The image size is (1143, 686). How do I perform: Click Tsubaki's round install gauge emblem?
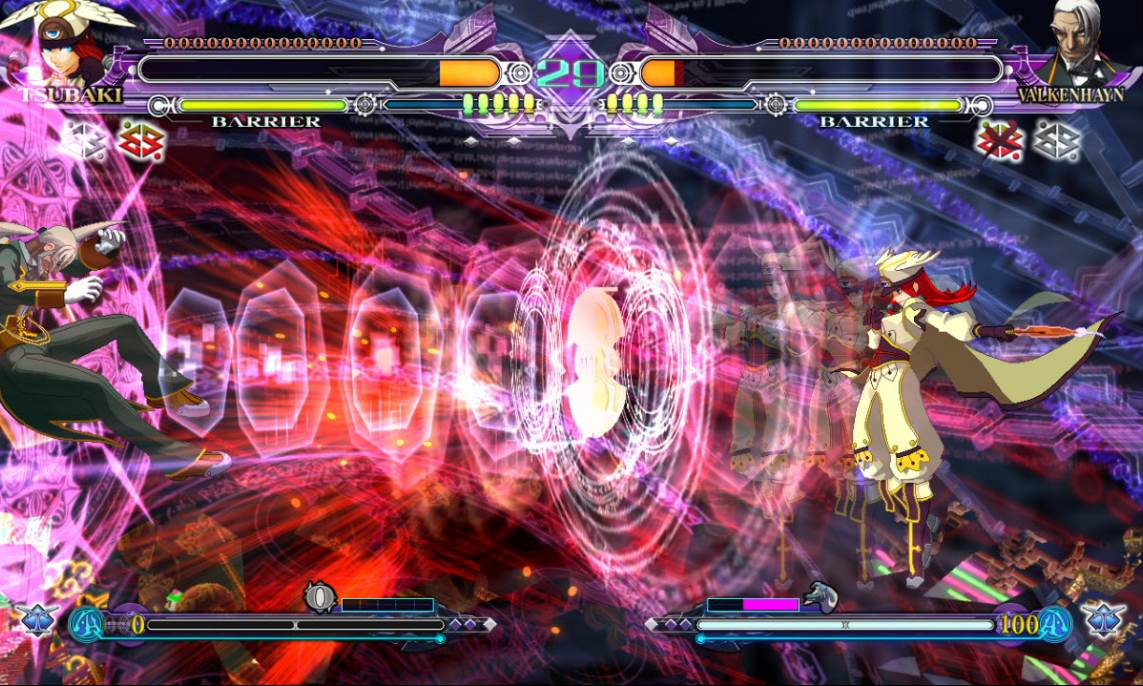pyautogui.click(x=320, y=598)
